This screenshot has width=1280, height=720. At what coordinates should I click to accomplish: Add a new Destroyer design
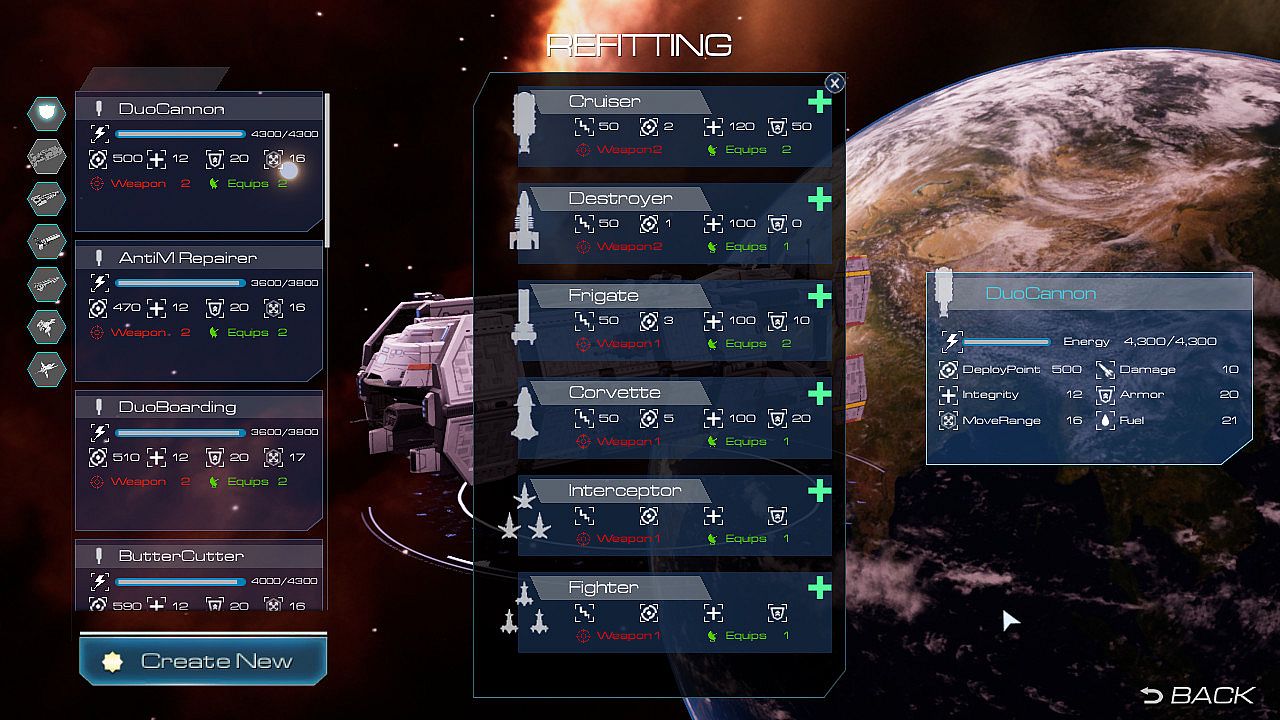820,199
